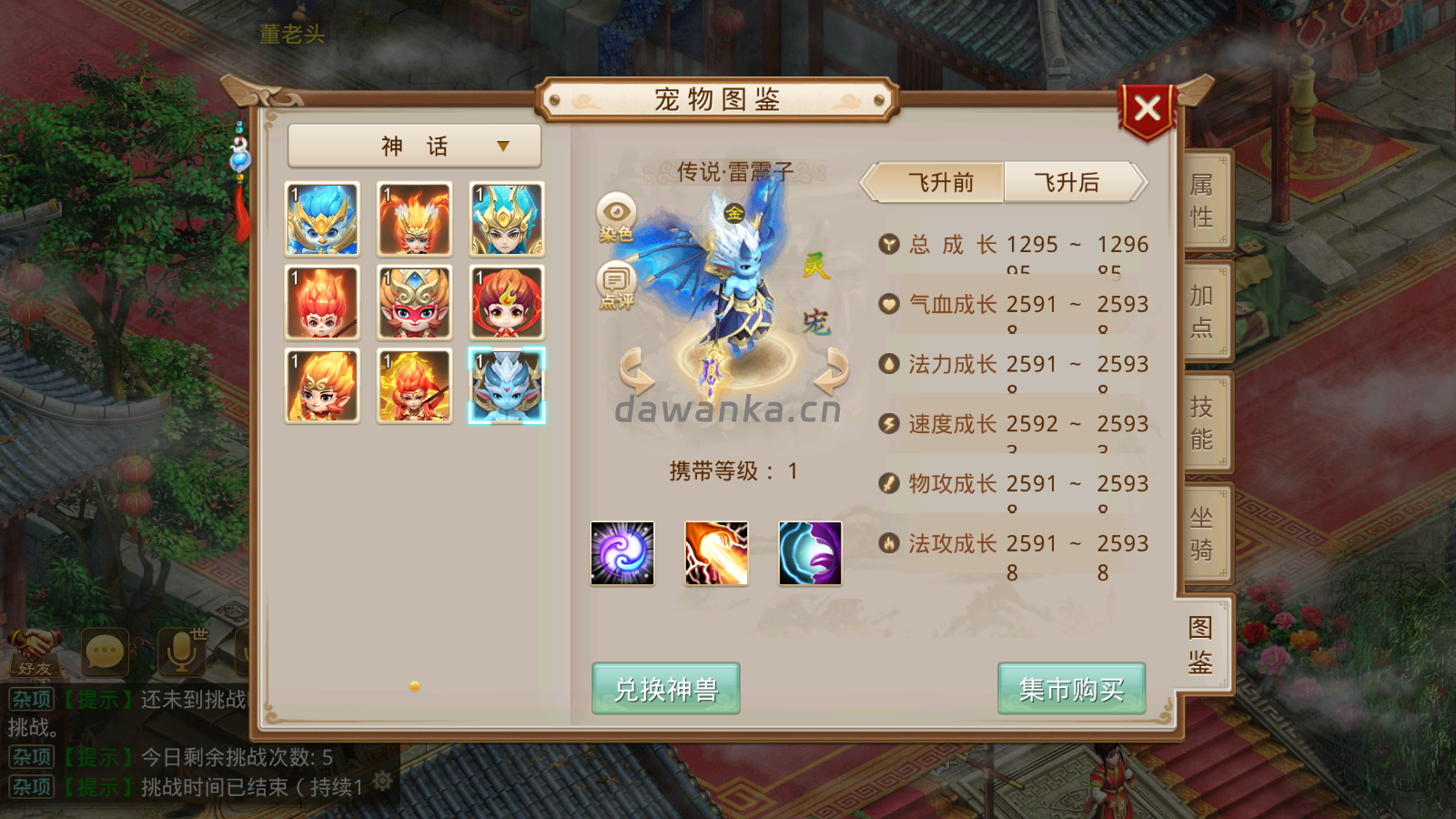
Task: Click the 速度成长 speed growth stat icon
Action: (887, 423)
